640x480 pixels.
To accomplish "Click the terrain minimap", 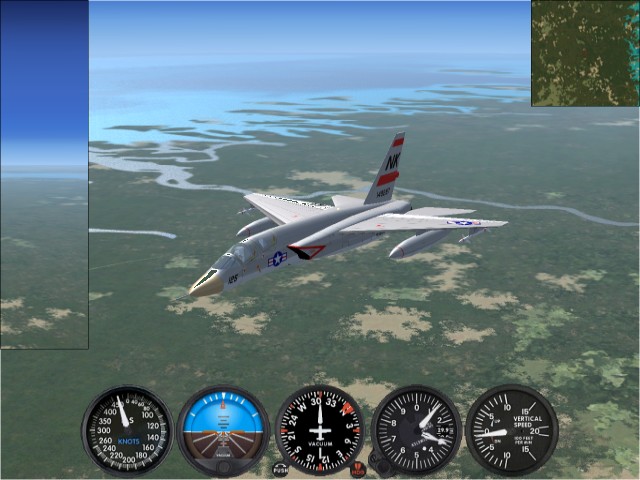I will pos(584,53).
